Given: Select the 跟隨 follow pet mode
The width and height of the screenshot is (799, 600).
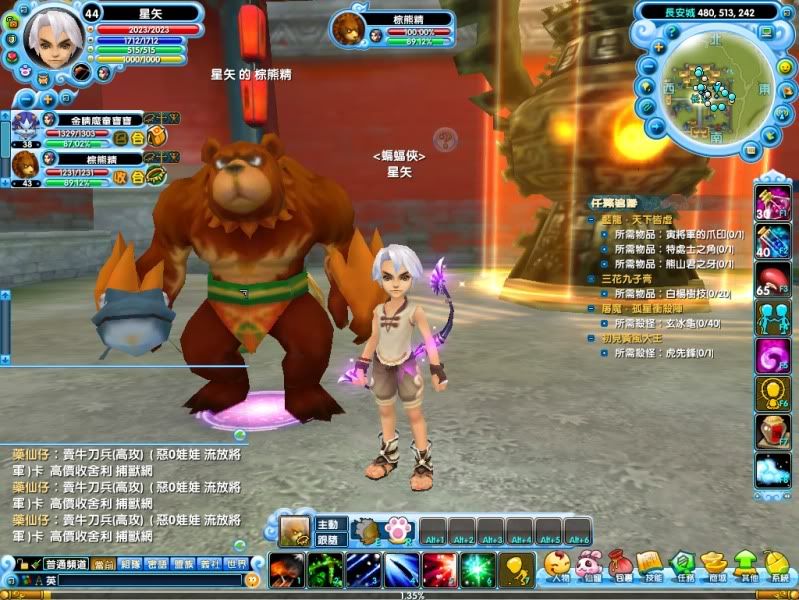Looking at the screenshot, I should pyautogui.click(x=328, y=540).
